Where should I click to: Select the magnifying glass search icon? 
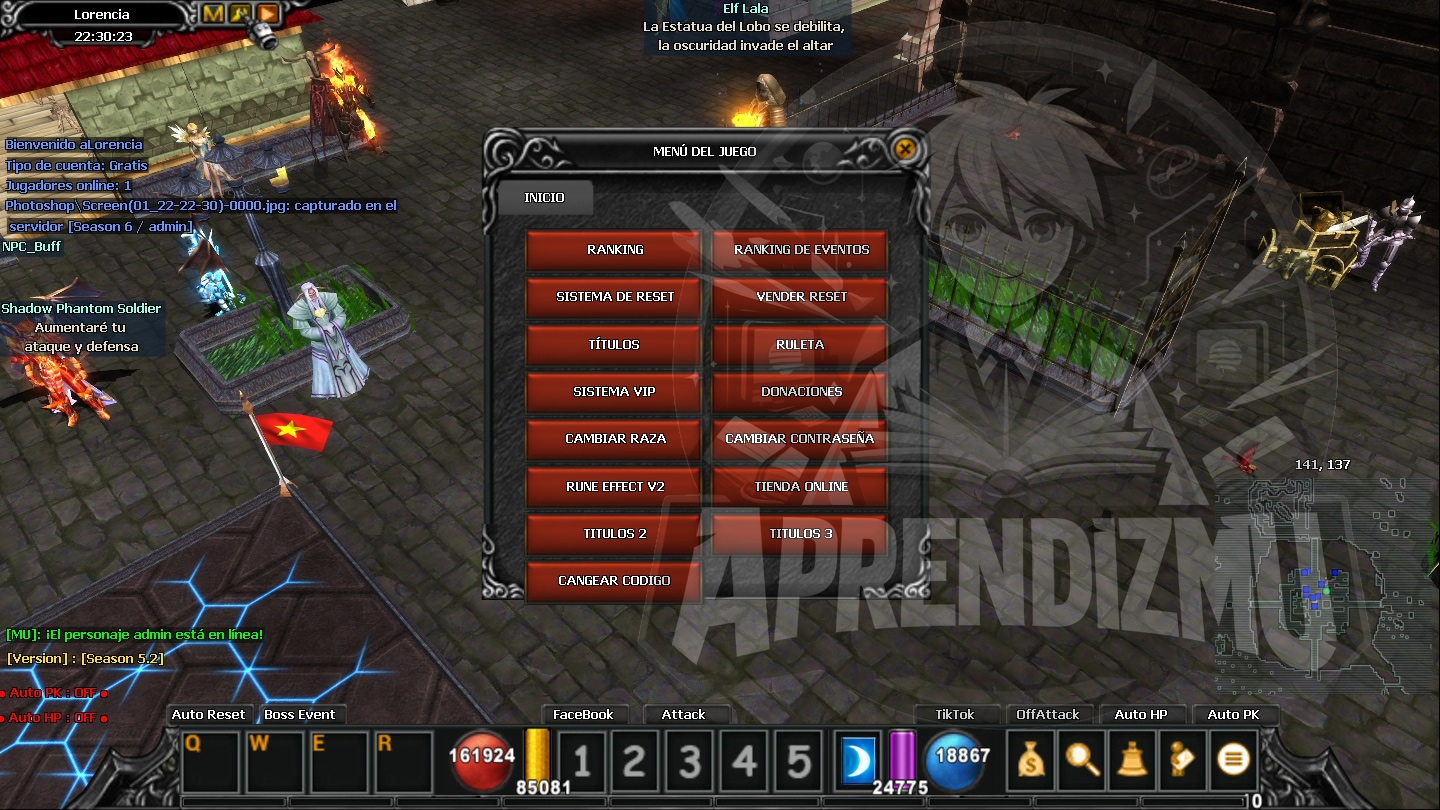coord(1081,760)
